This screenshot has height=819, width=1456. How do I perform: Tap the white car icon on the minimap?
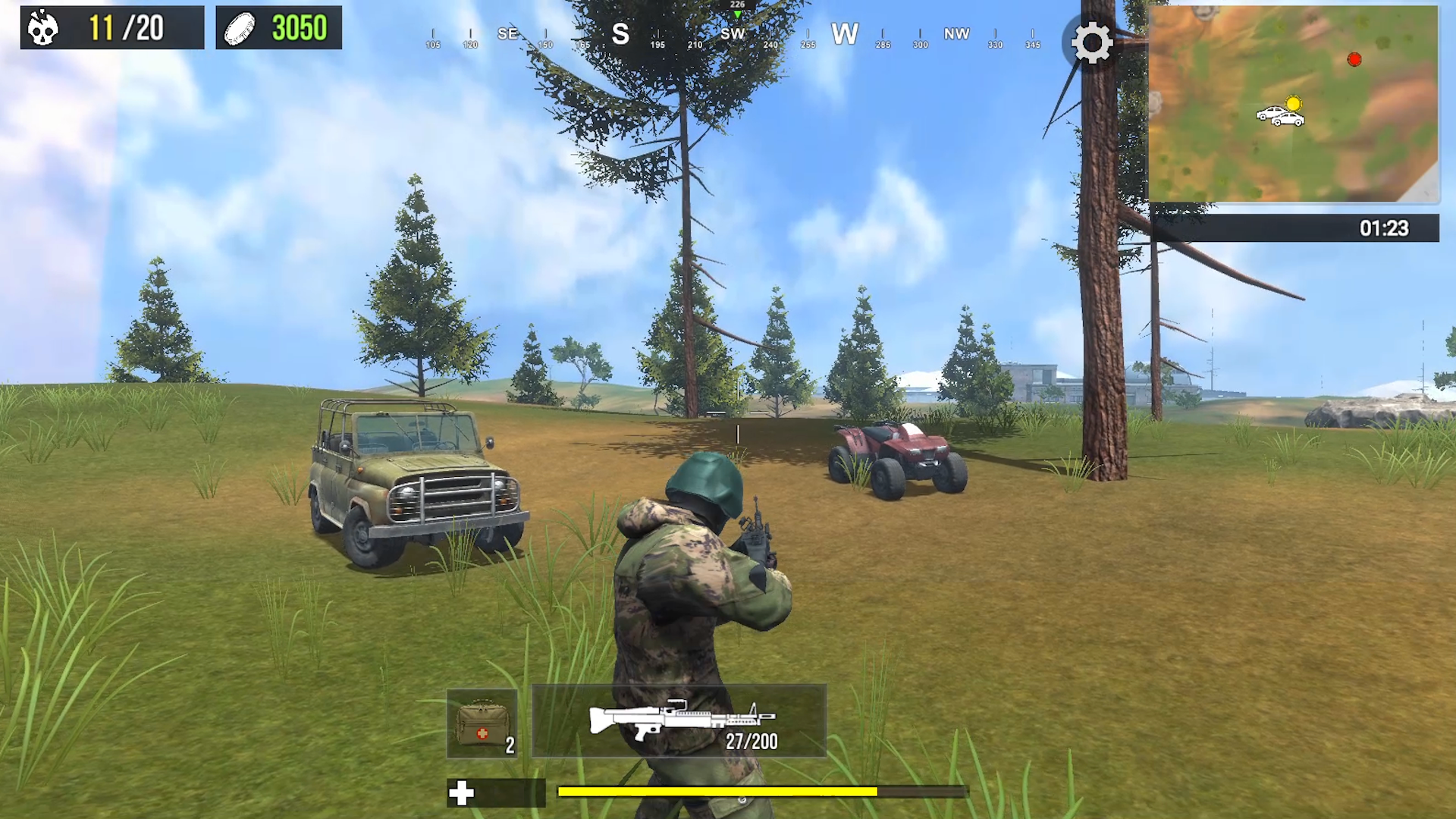[1280, 115]
